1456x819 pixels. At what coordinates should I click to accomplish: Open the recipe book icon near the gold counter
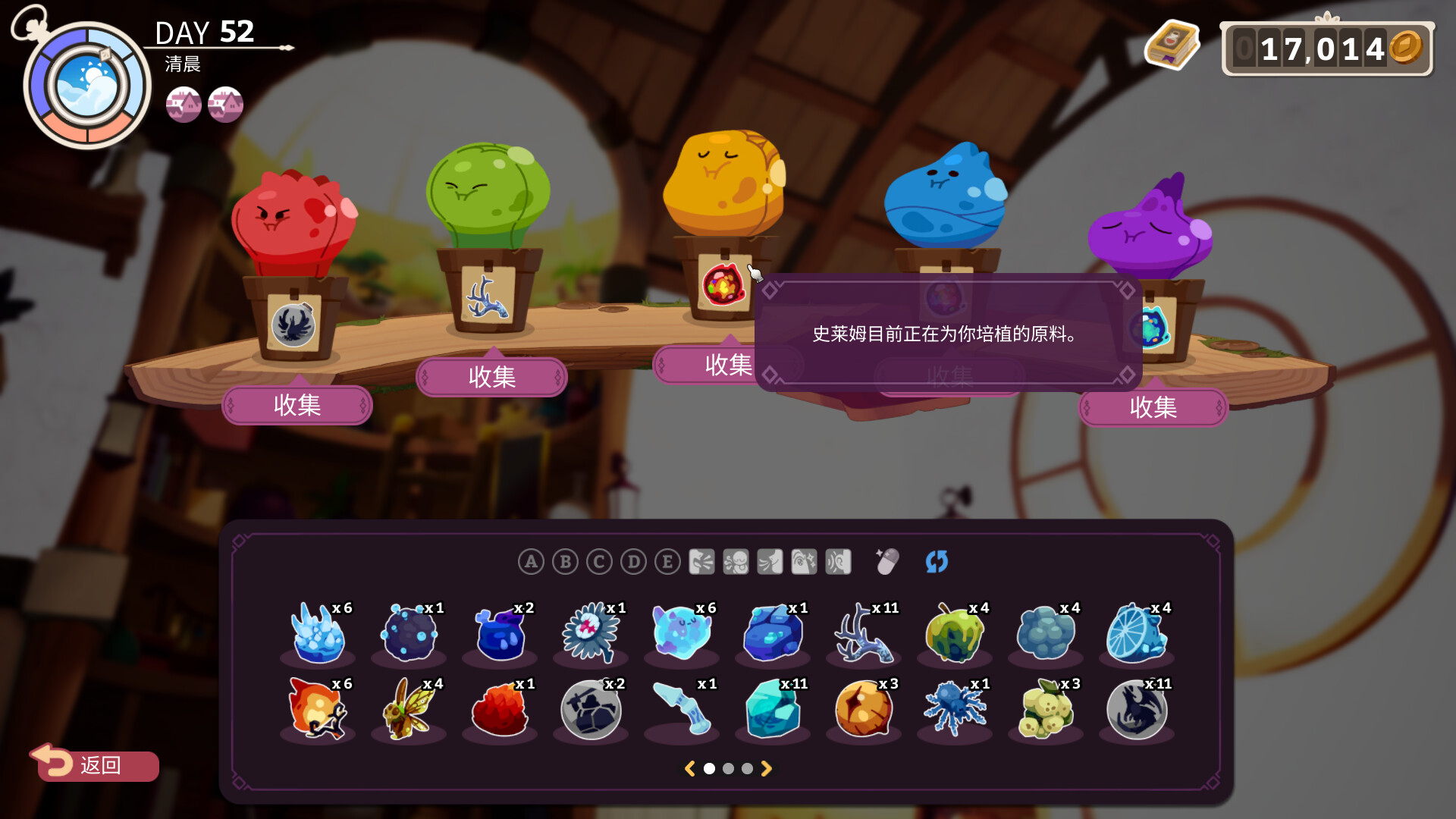point(1172,47)
